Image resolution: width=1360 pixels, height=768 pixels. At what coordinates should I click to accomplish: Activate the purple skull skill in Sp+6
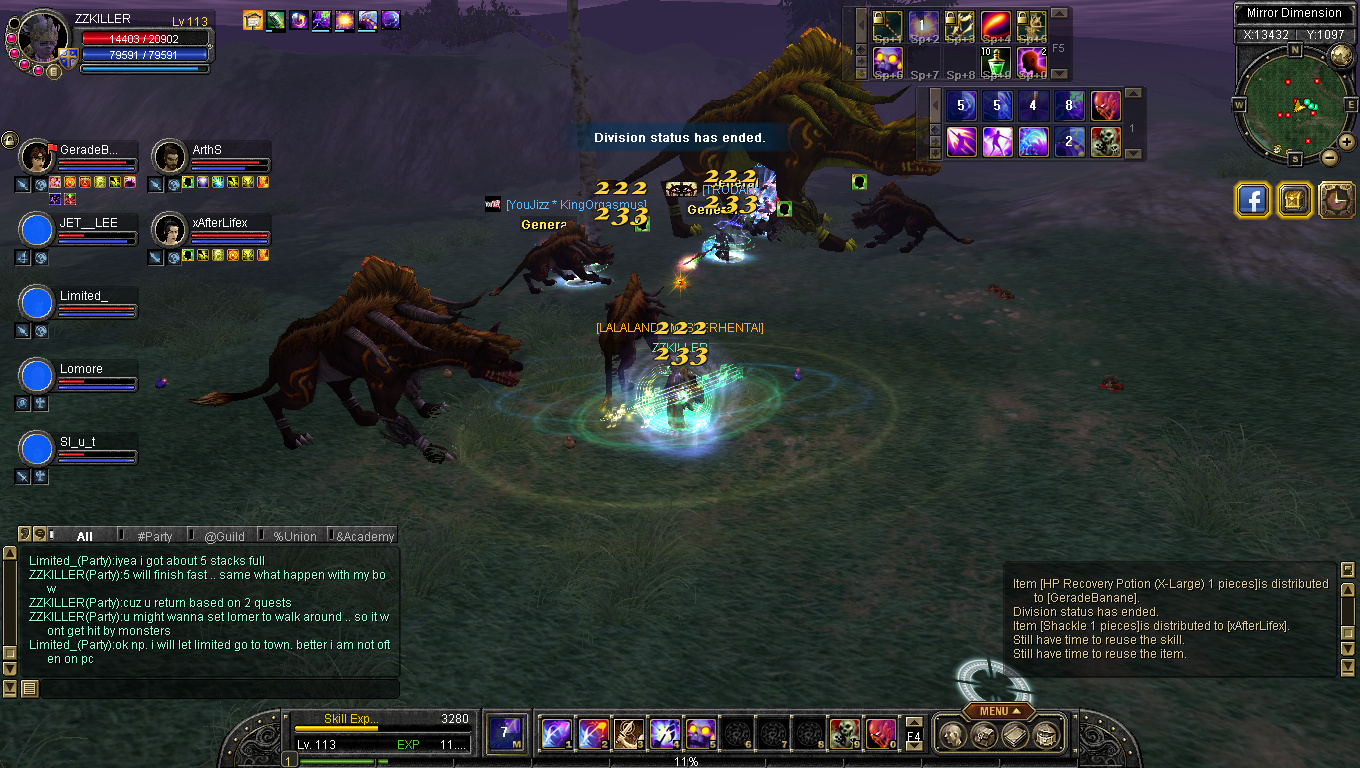[887, 62]
